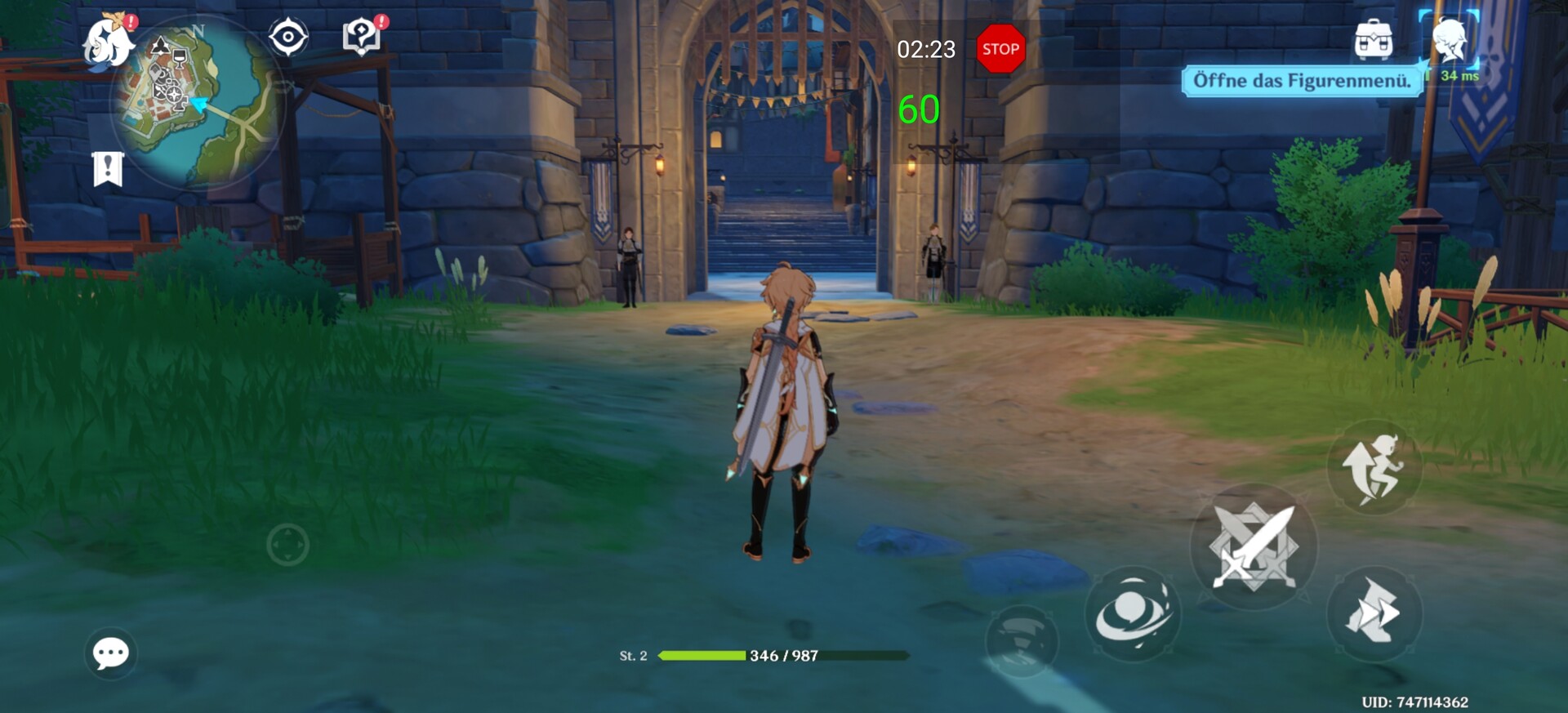Open the tutorial question mark icon
Viewport: 1568px width, 713px height.
362,38
